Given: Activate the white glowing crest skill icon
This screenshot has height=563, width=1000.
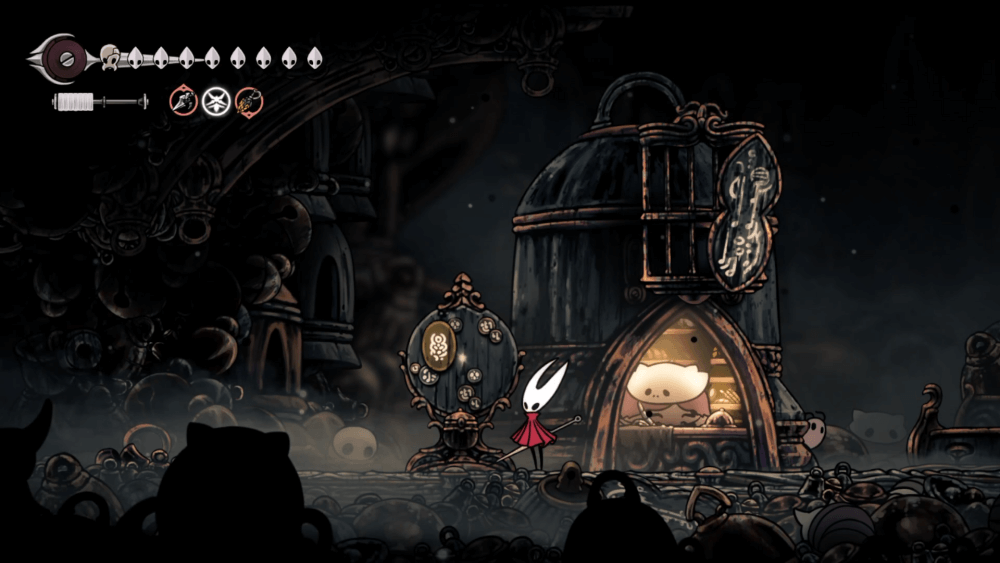Looking at the screenshot, I should [216, 101].
